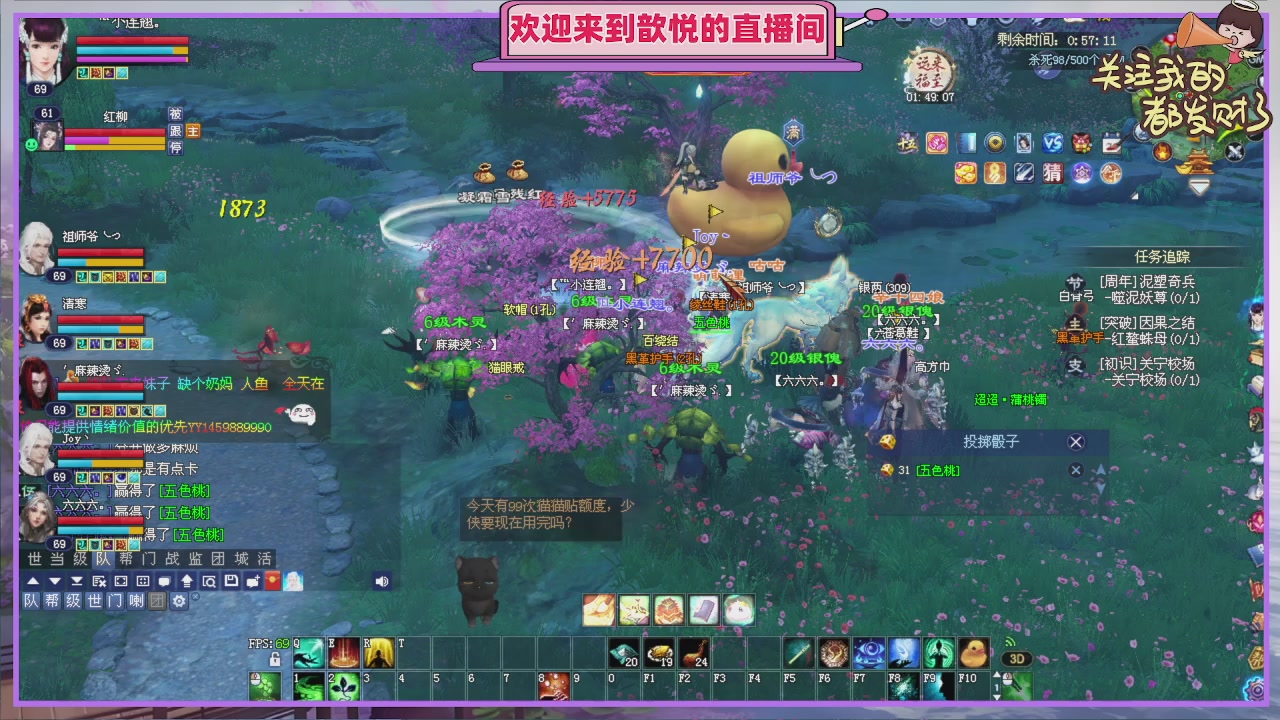Switch to the 世 world chat tab
Image resolution: width=1280 pixels, height=720 pixels.
point(34,559)
